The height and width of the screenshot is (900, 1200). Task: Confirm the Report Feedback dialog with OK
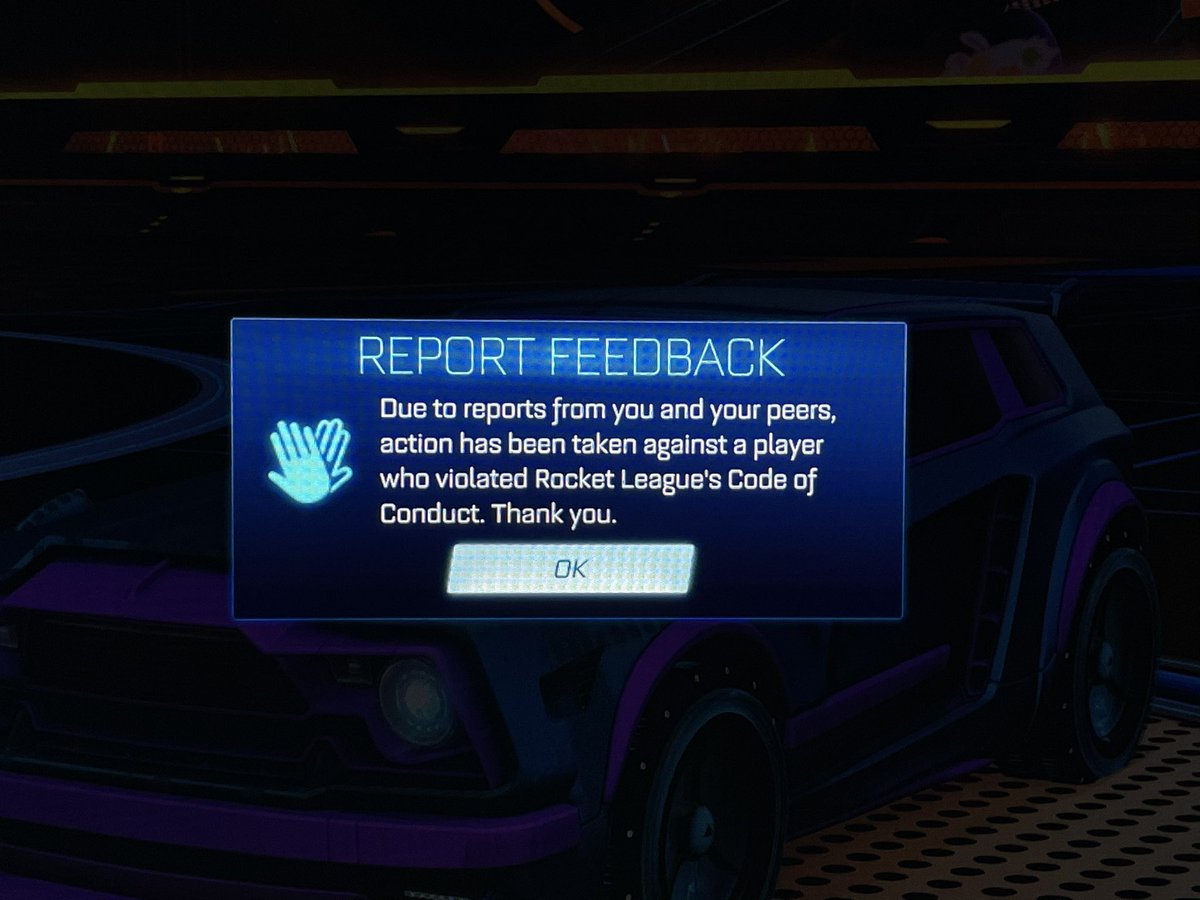coord(570,568)
